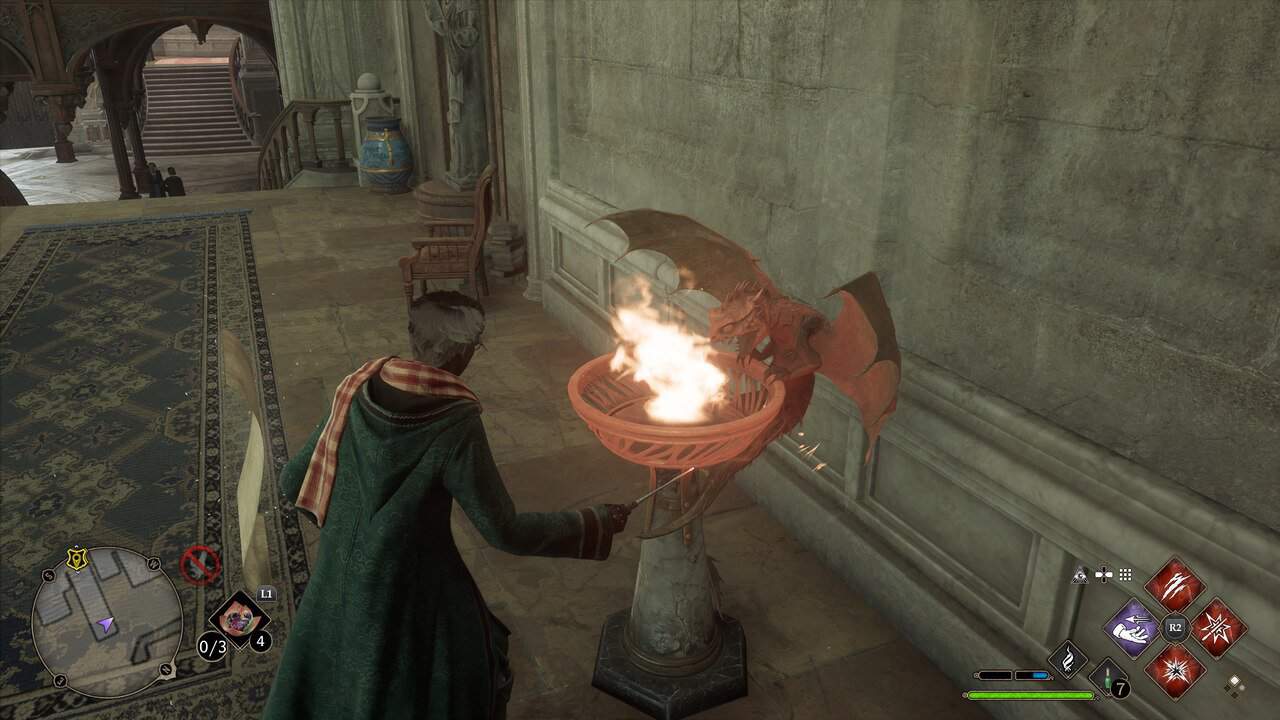The height and width of the screenshot is (720, 1280).
Task: Use the green Wiggenweld potion slot
Action: tap(1107, 677)
